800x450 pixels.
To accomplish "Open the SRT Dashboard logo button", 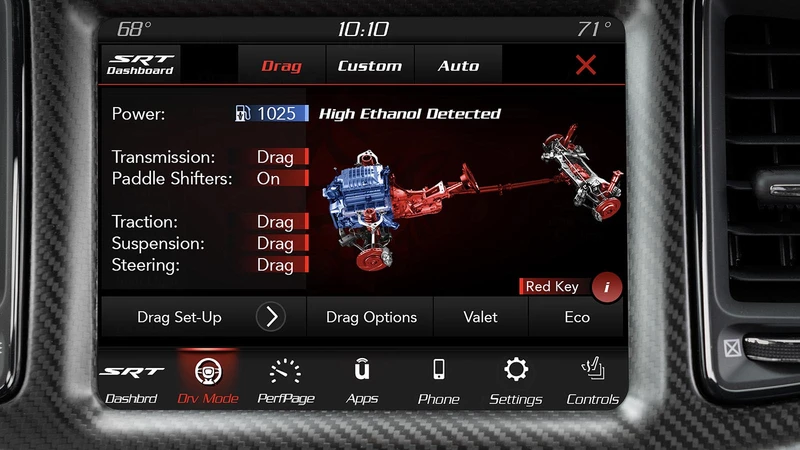I will point(141,65).
